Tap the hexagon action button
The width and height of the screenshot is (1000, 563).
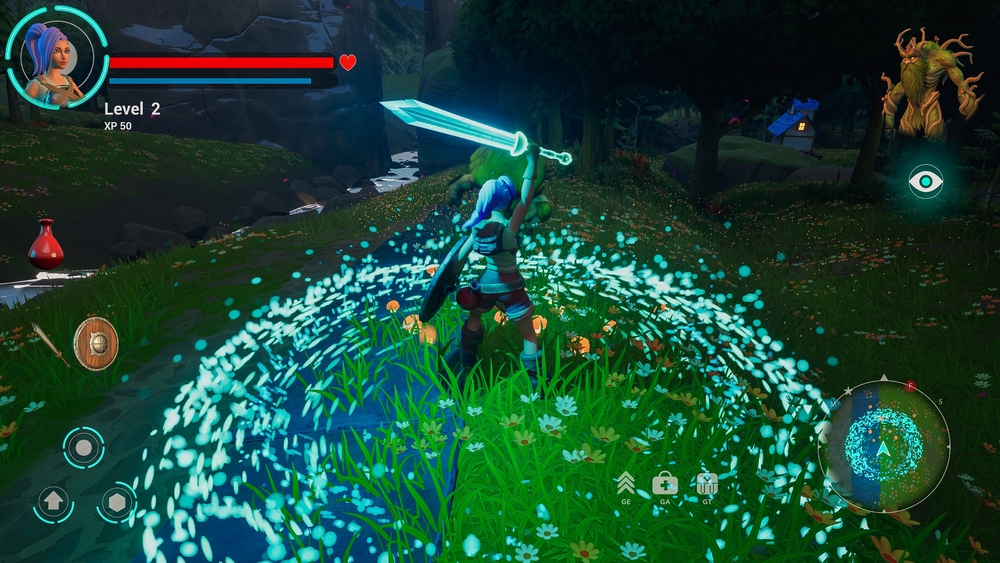coord(117,502)
